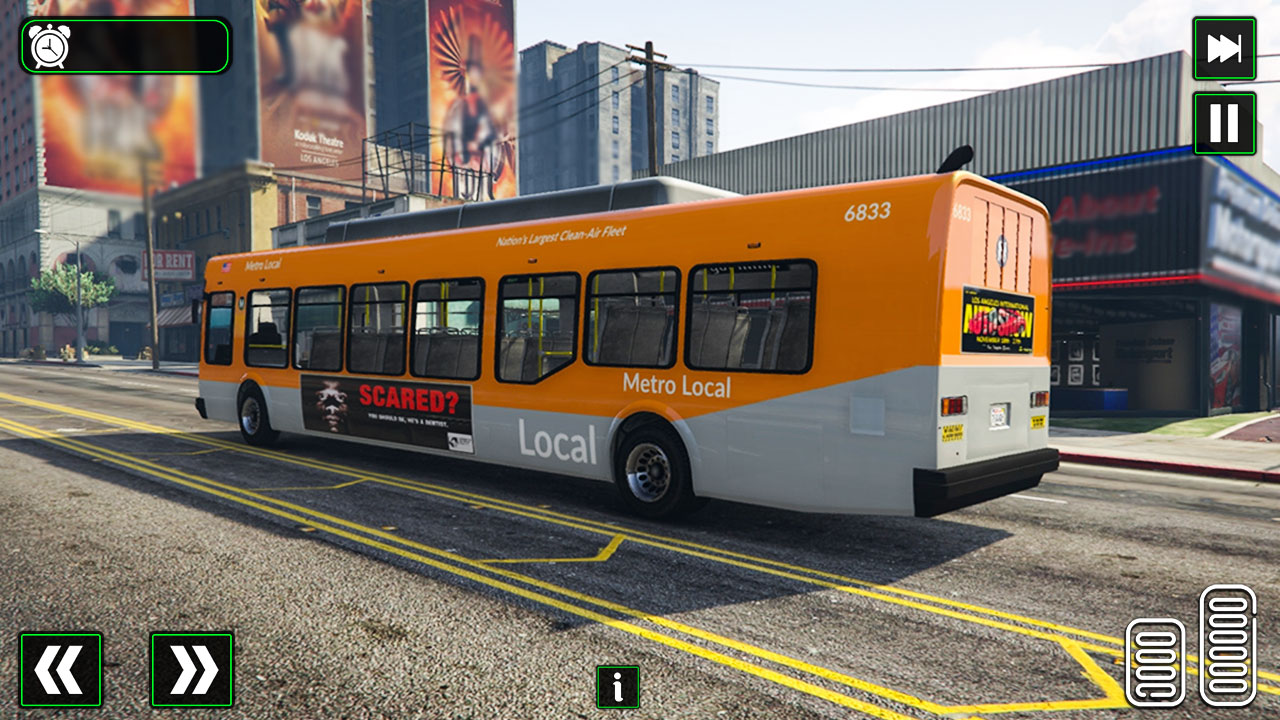The image size is (1280, 720).
Task: Select the alarm clock timer icon
Action: coord(50,45)
